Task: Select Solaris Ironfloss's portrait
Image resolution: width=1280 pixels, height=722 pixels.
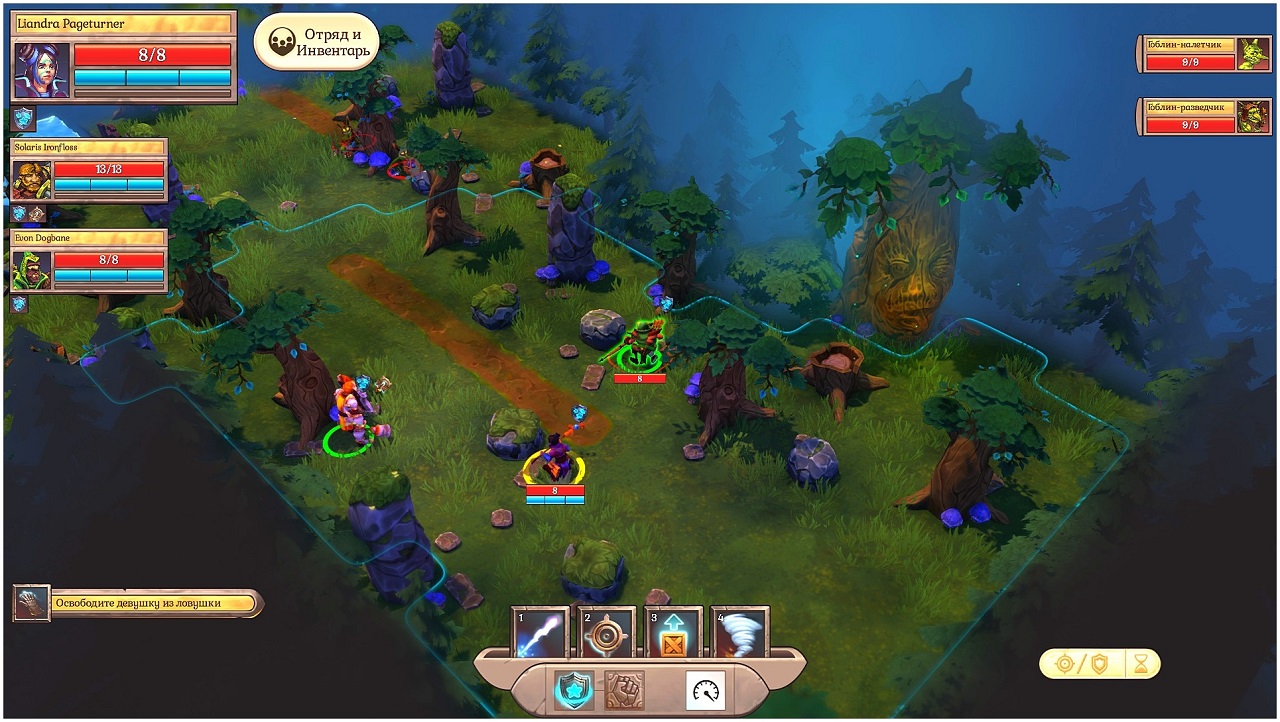Action: pos(31,181)
